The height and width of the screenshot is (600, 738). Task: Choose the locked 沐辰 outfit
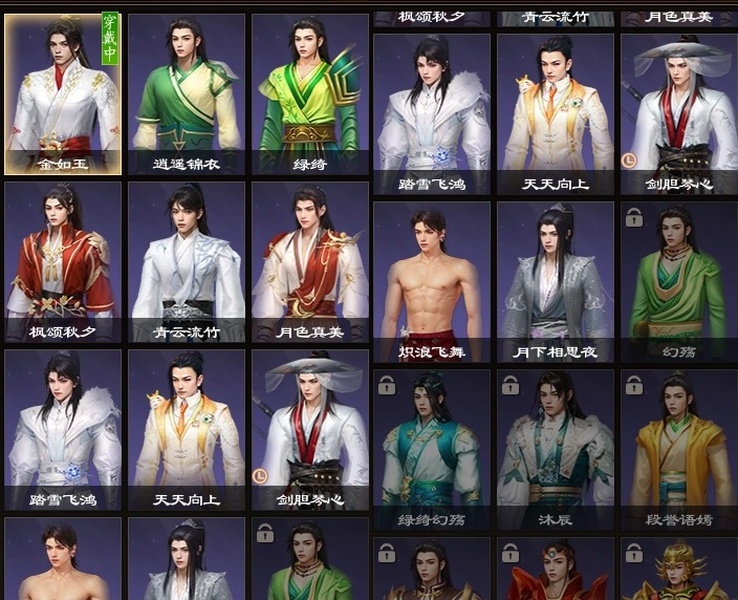(x=555, y=450)
